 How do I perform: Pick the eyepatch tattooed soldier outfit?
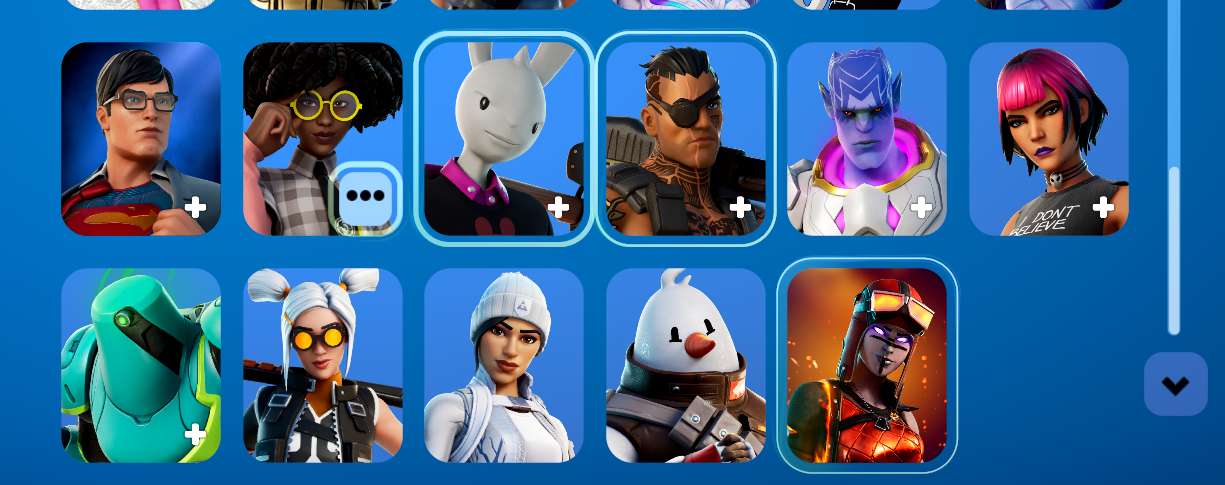[x=685, y=138]
